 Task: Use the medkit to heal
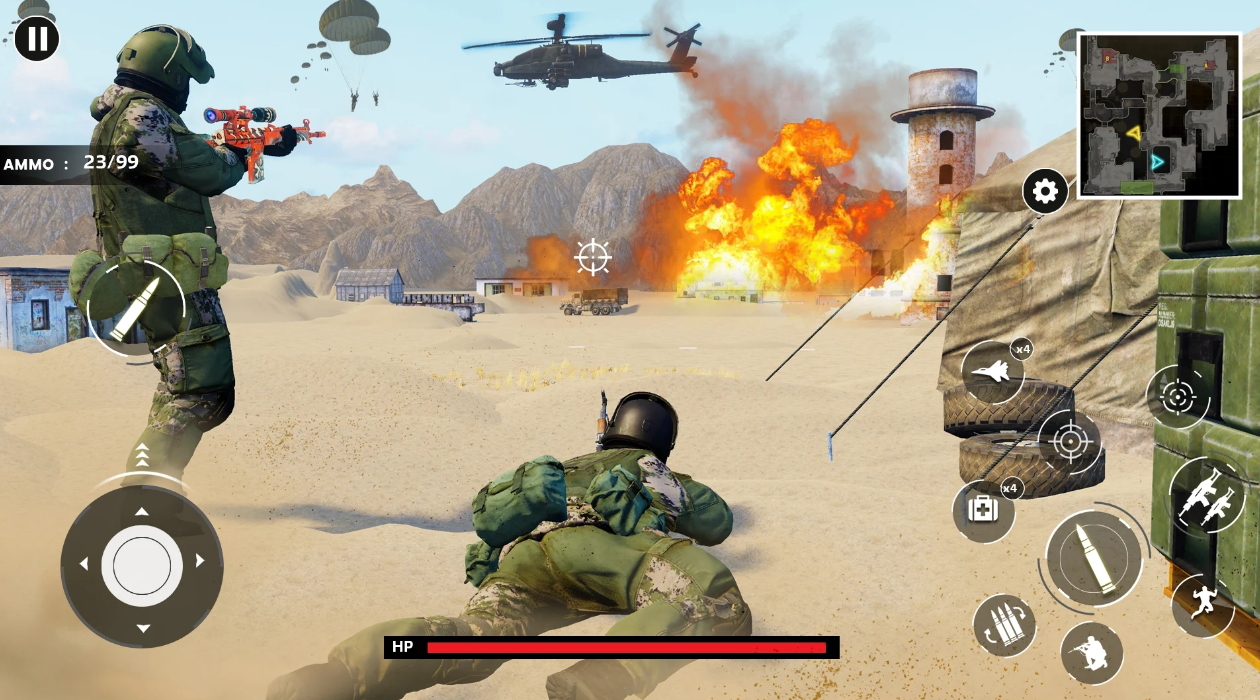983,511
